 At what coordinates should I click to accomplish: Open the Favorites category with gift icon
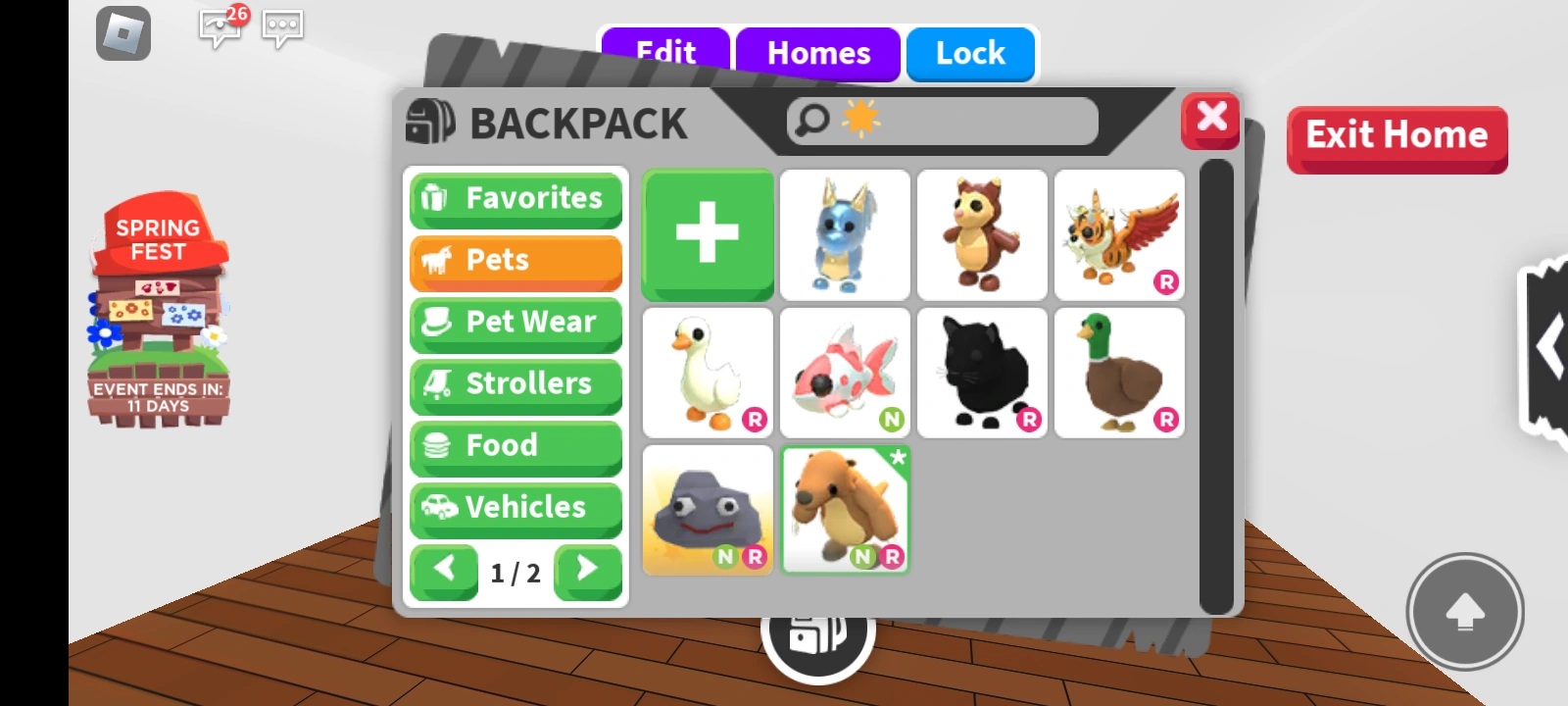(x=515, y=198)
